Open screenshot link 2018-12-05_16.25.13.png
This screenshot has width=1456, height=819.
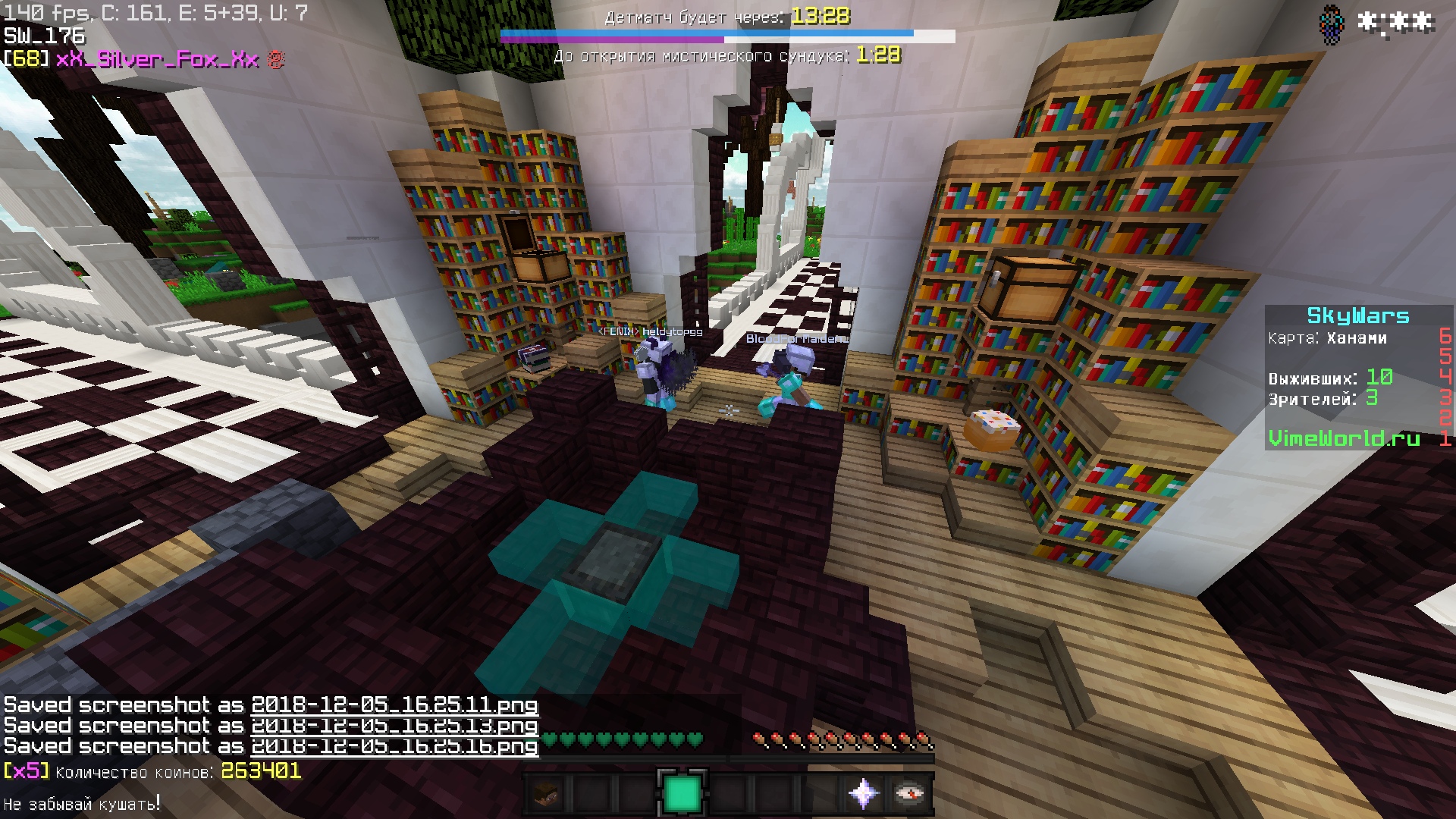(394, 726)
